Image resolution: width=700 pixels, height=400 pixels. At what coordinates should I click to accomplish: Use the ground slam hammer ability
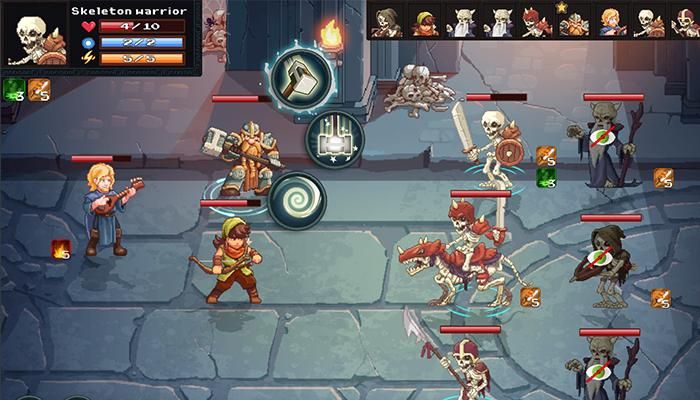point(334,140)
